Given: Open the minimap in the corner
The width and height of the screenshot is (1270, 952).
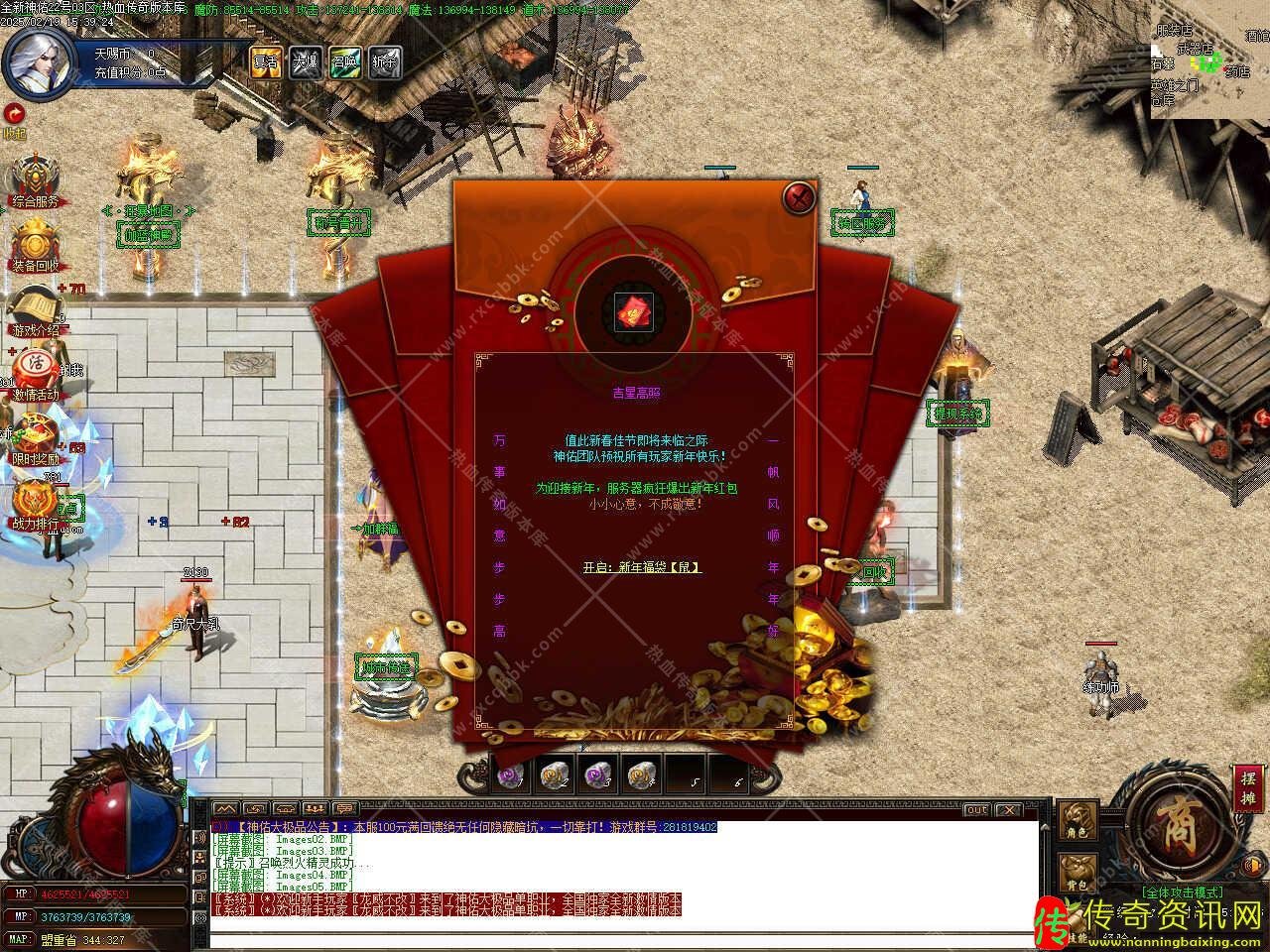Looking at the screenshot, I should (1209, 59).
